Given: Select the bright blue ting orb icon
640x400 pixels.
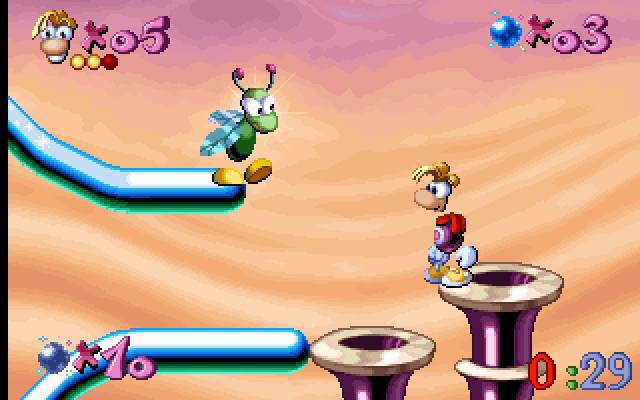Looking at the screenshot, I should coord(505,32).
